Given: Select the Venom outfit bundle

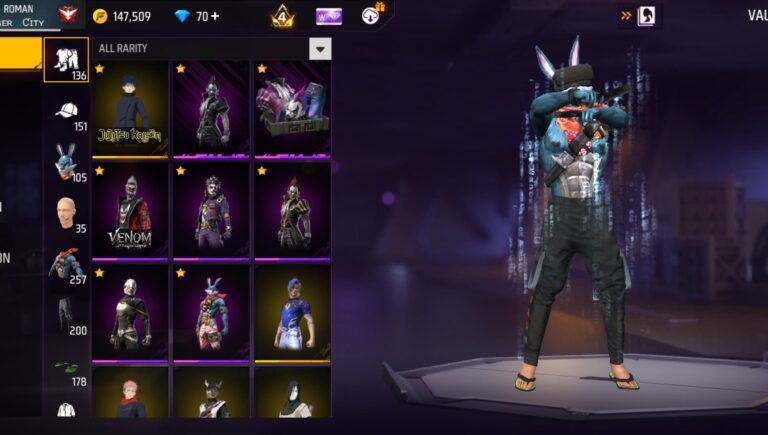Looking at the screenshot, I should coord(130,211).
